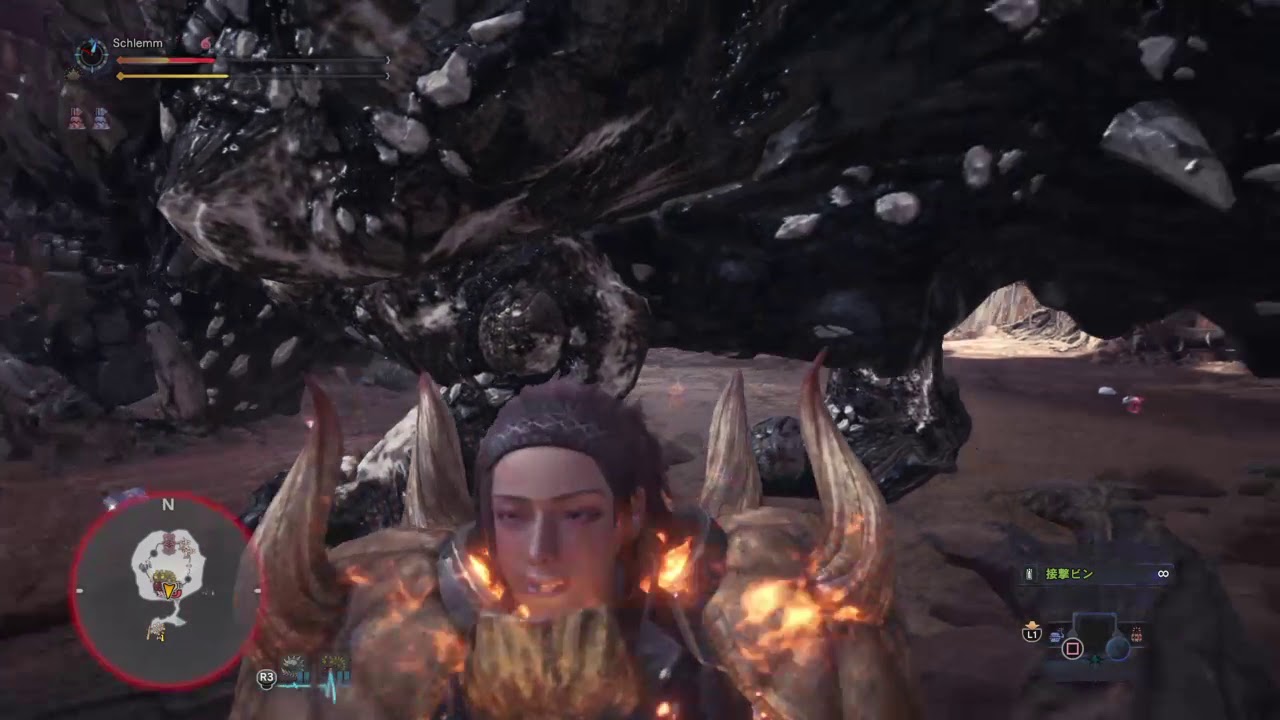Click the infinity ammo counter
Screen dimensions: 1280x720
tap(1163, 573)
